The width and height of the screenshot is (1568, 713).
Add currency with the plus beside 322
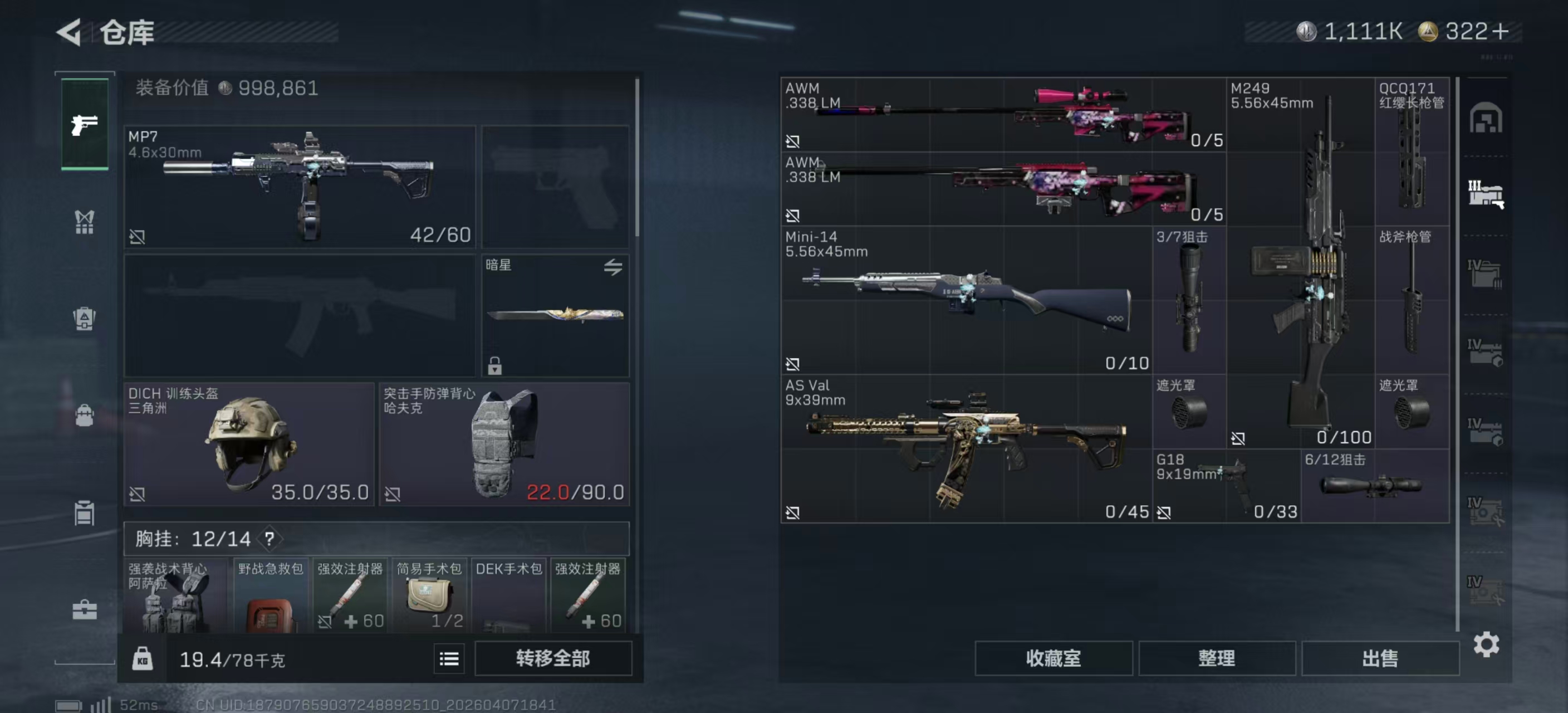click(1501, 32)
